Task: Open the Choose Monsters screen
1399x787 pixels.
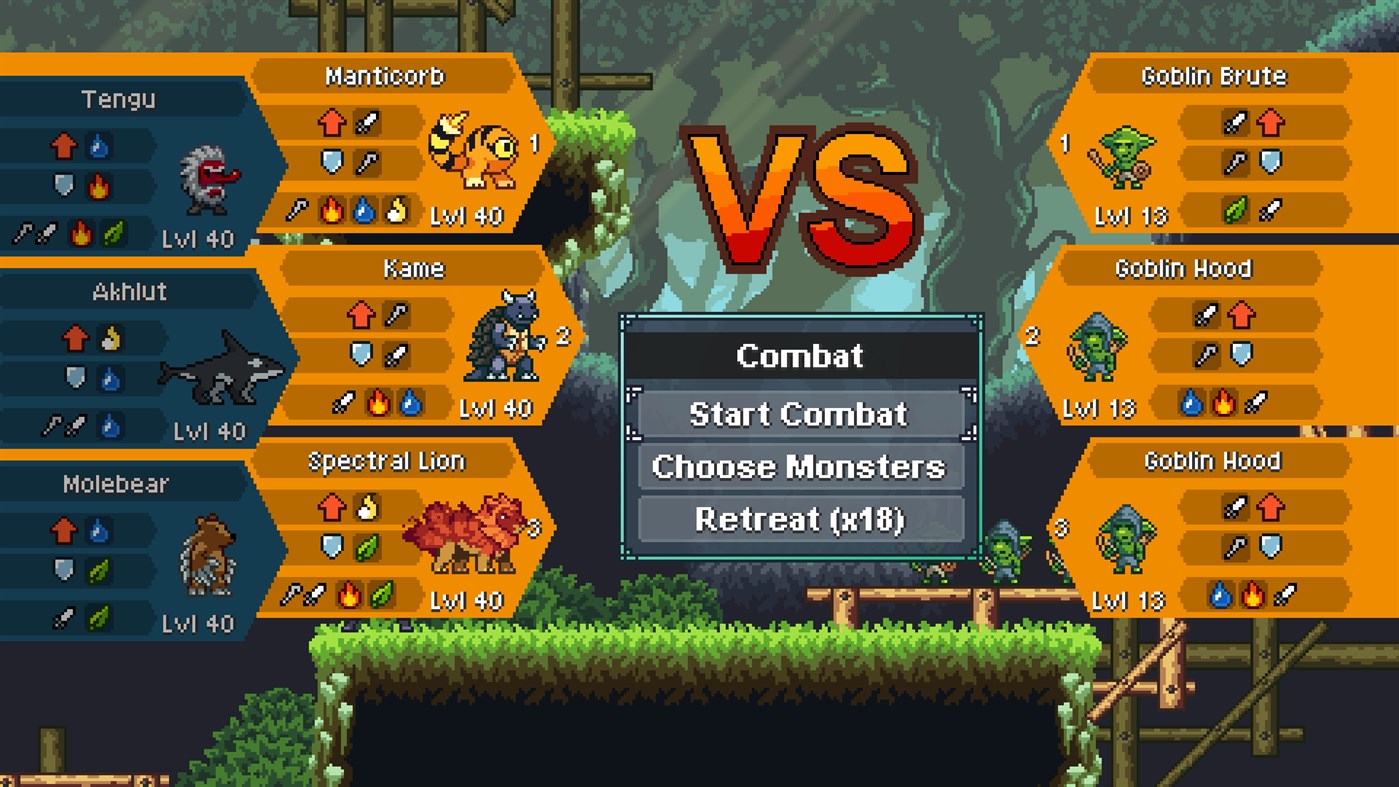Action: (x=799, y=466)
